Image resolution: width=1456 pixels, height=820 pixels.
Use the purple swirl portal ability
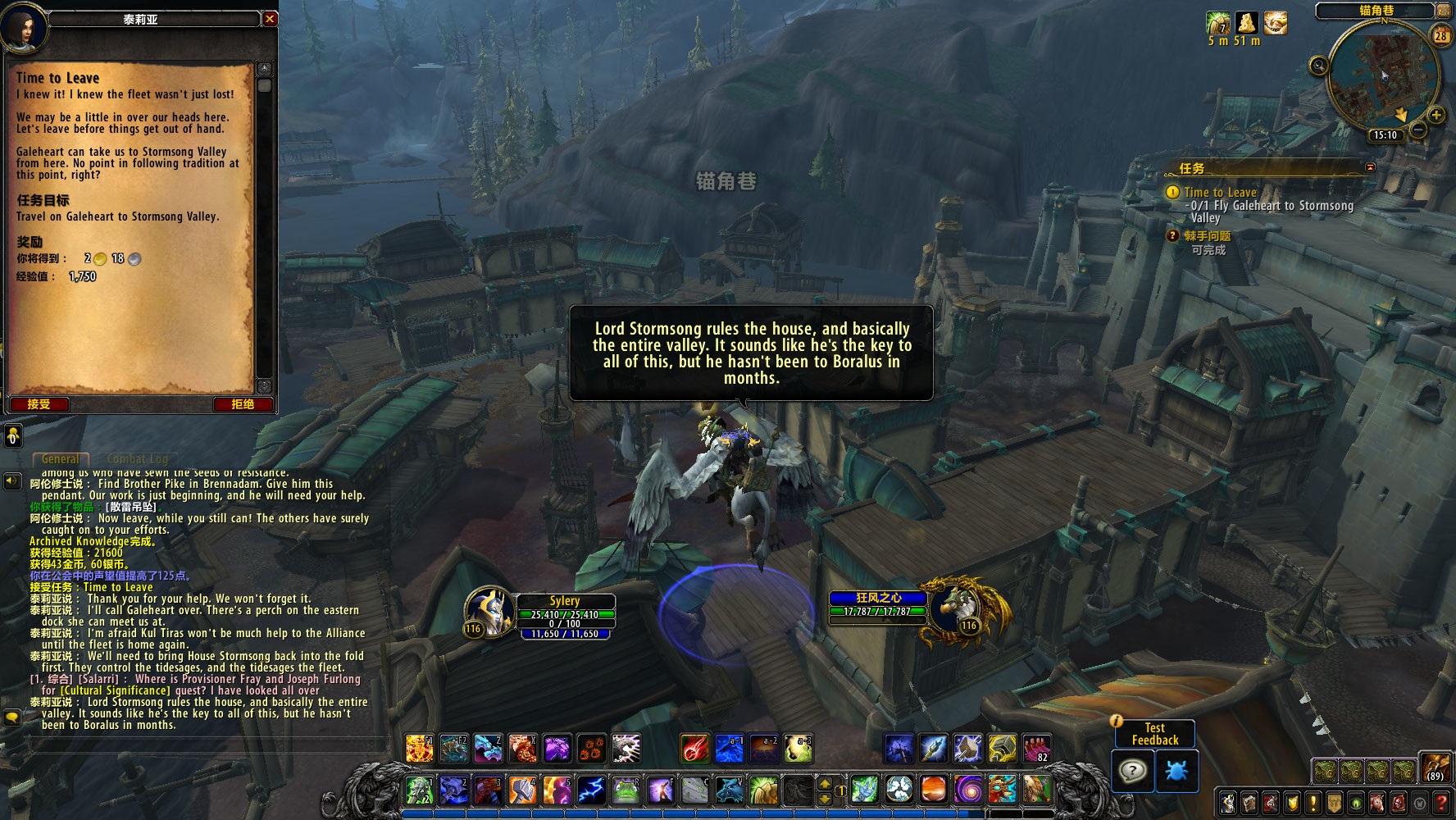pos(968,790)
